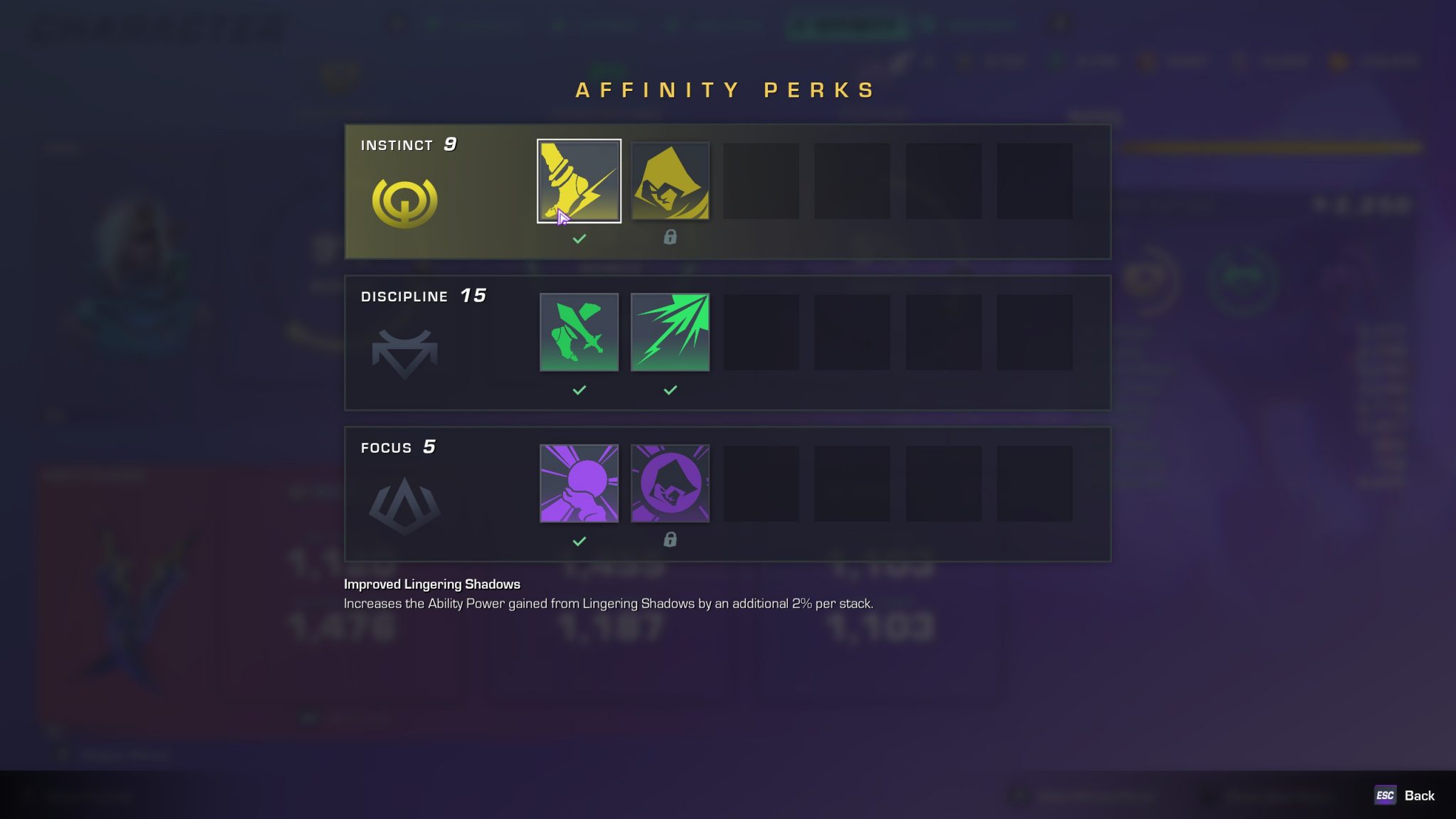Select the green arrows Discipline perk
Image resolution: width=1456 pixels, height=819 pixels.
670,332
